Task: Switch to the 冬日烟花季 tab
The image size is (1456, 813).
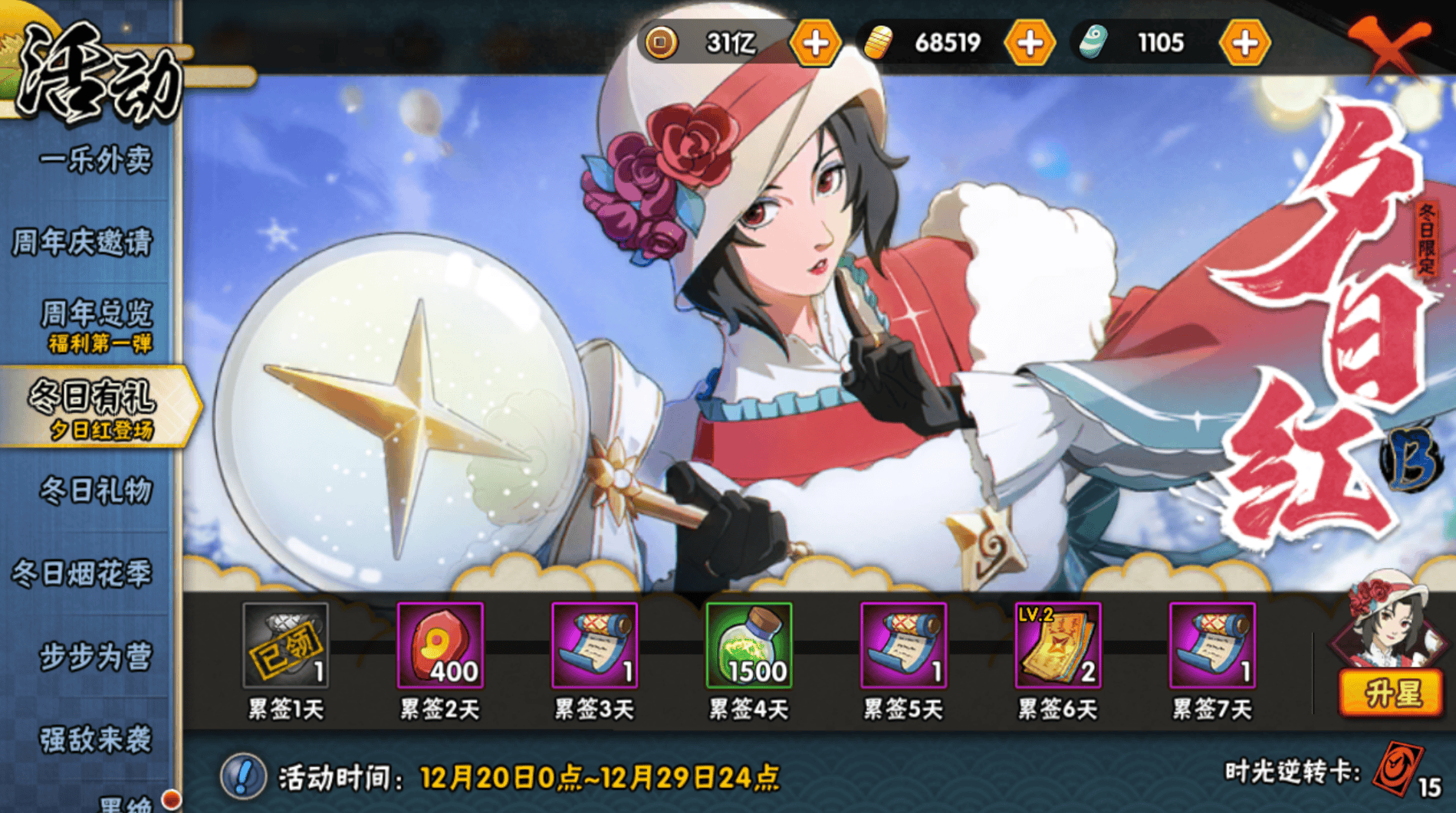Action: click(83, 573)
